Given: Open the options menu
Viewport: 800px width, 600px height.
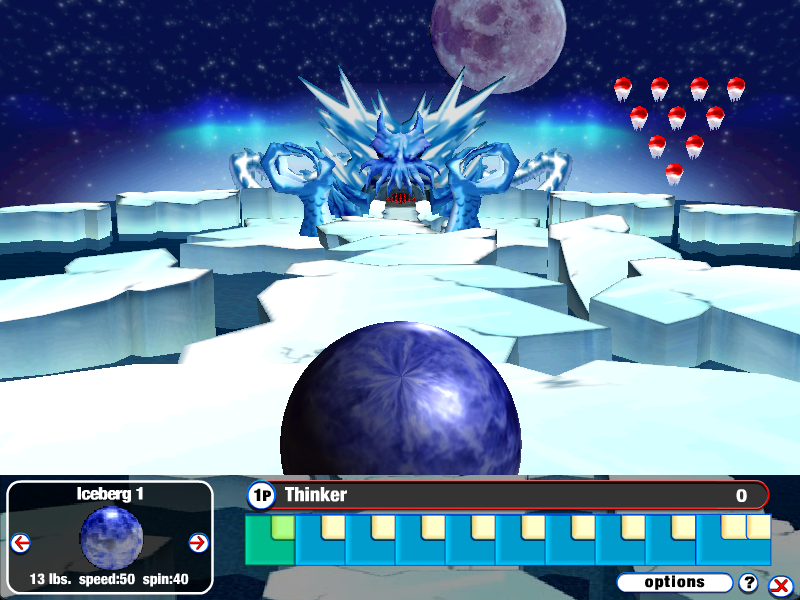Looking at the screenshot, I should [675, 582].
